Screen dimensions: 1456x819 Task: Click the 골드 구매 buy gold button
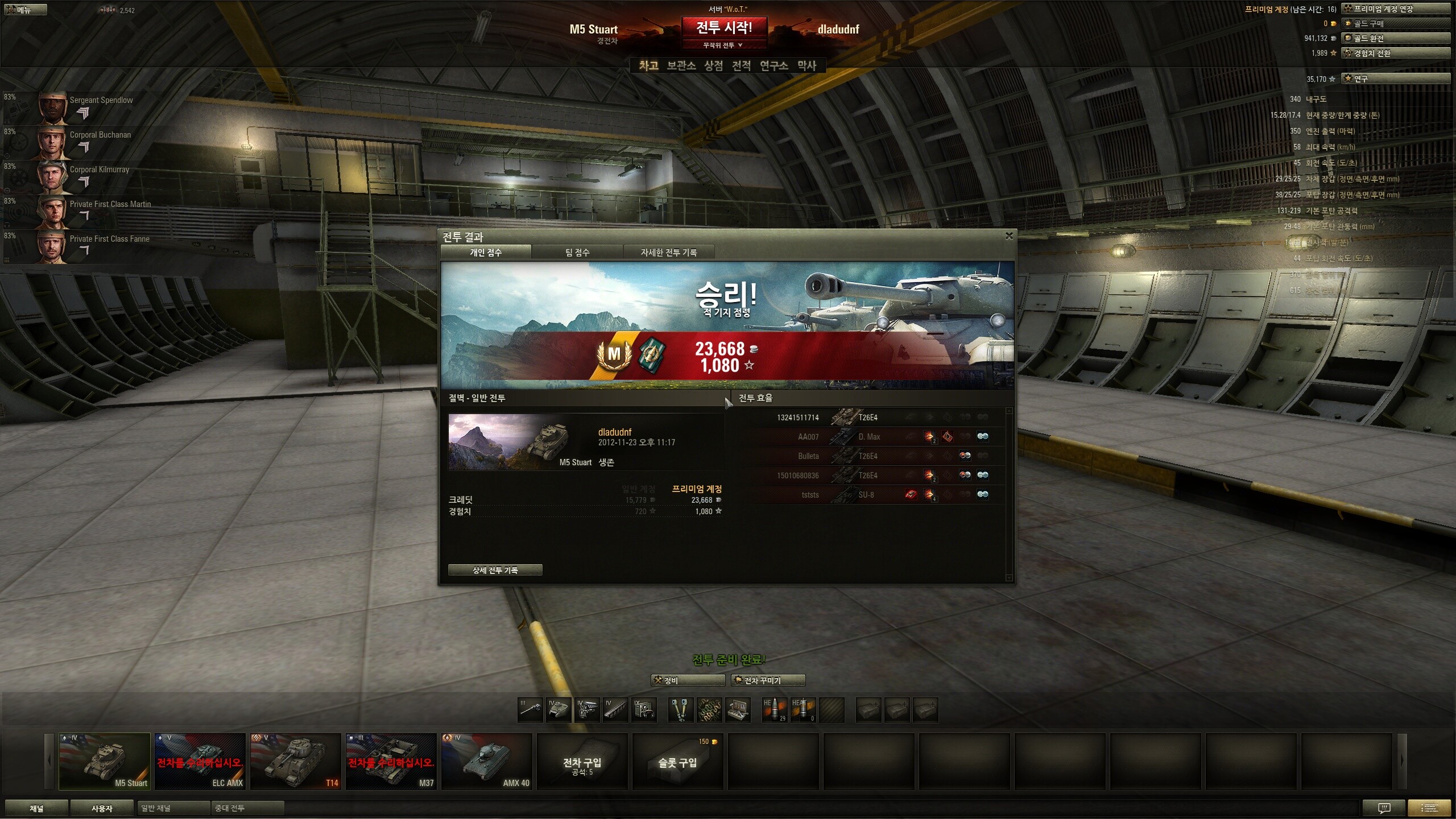tap(1395, 23)
